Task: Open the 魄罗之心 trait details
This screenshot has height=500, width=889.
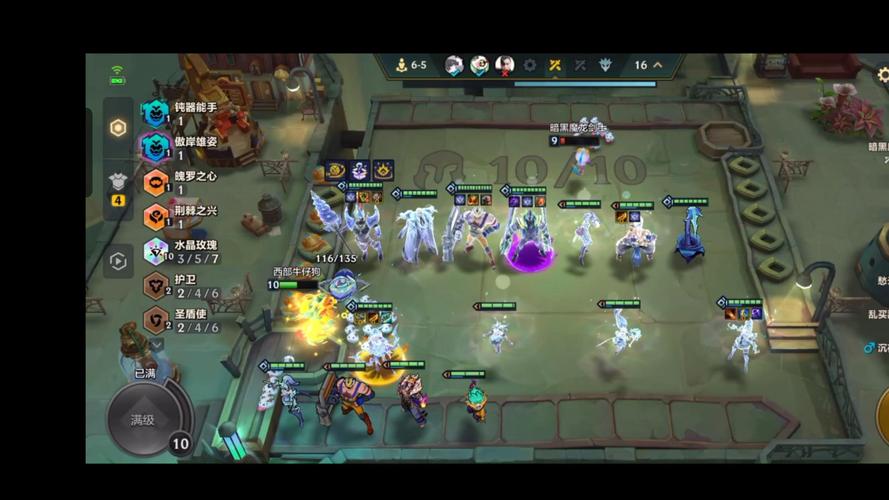Action: 180,181
